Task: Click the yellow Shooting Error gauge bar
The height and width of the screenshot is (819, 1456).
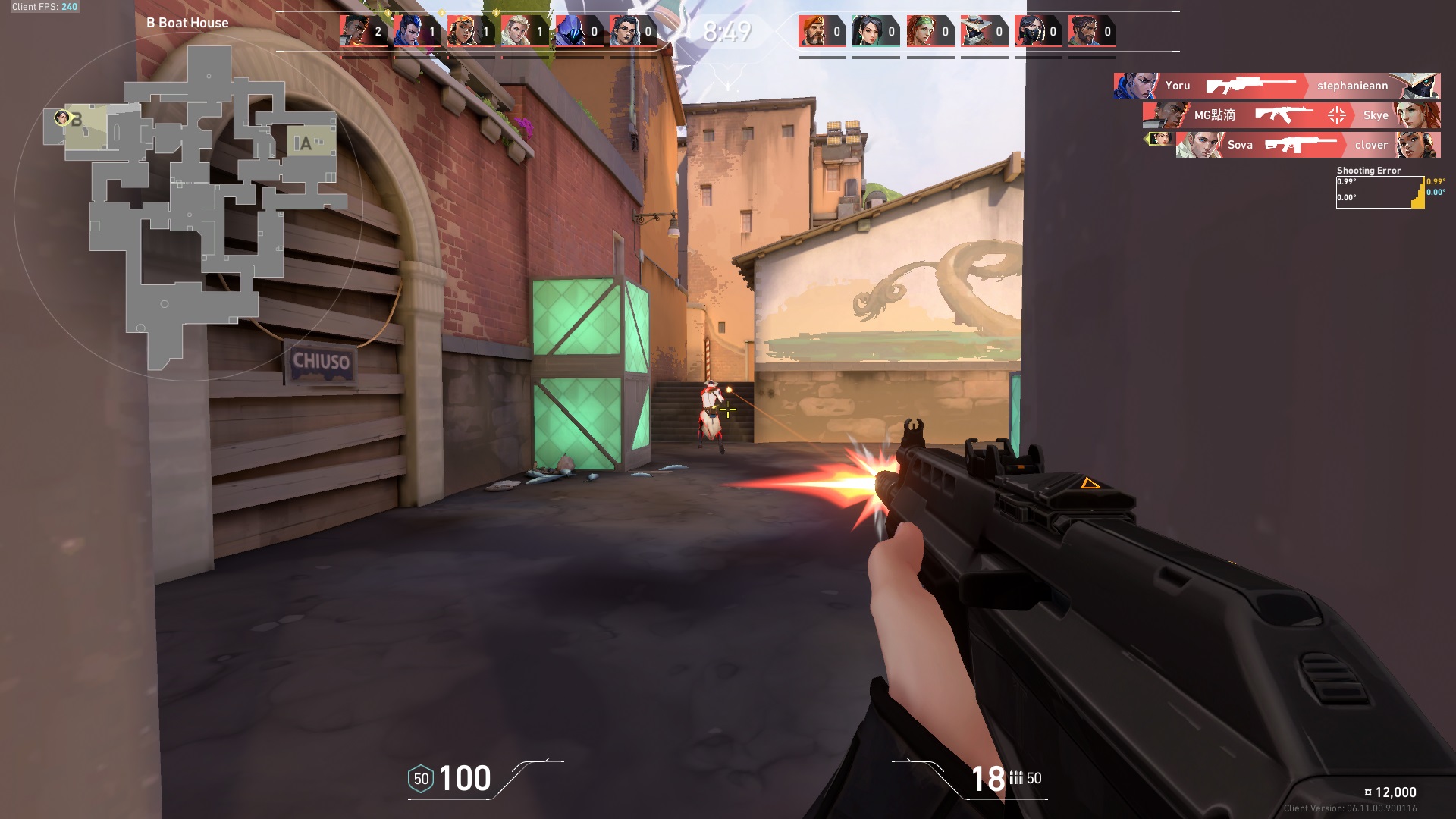Action: [x=1417, y=196]
